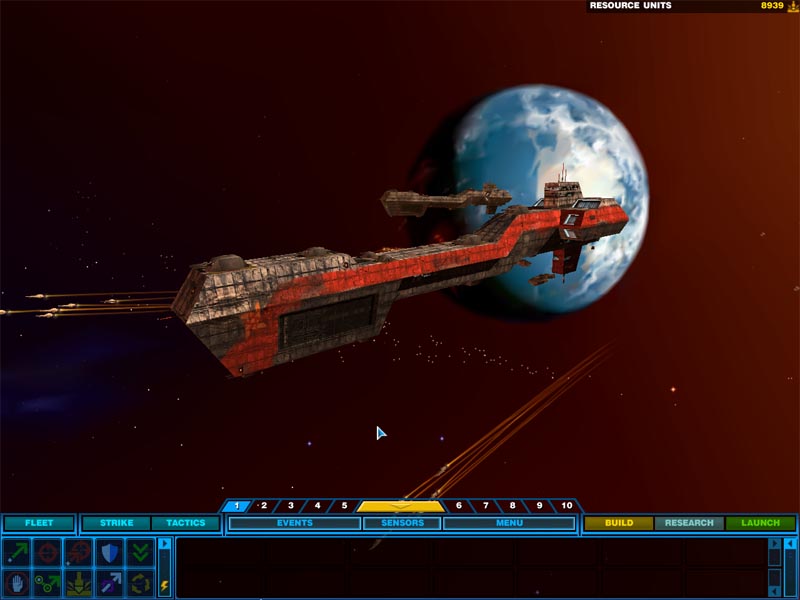Open the game Menu

pyautogui.click(x=509, y=523)
